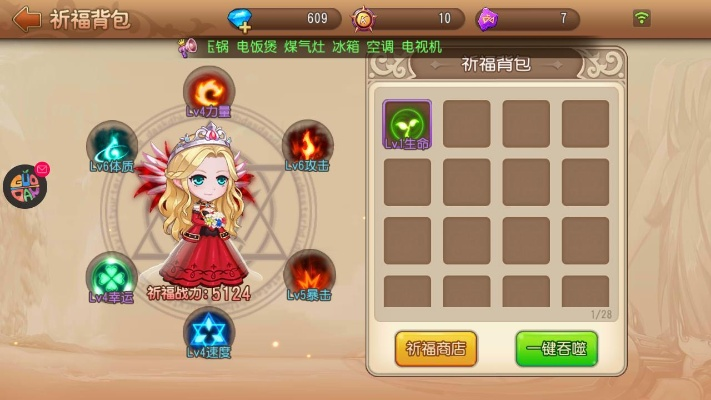Pick the Lv6 攻击 flame rune
Screen dimensions: 711x400
307,143
